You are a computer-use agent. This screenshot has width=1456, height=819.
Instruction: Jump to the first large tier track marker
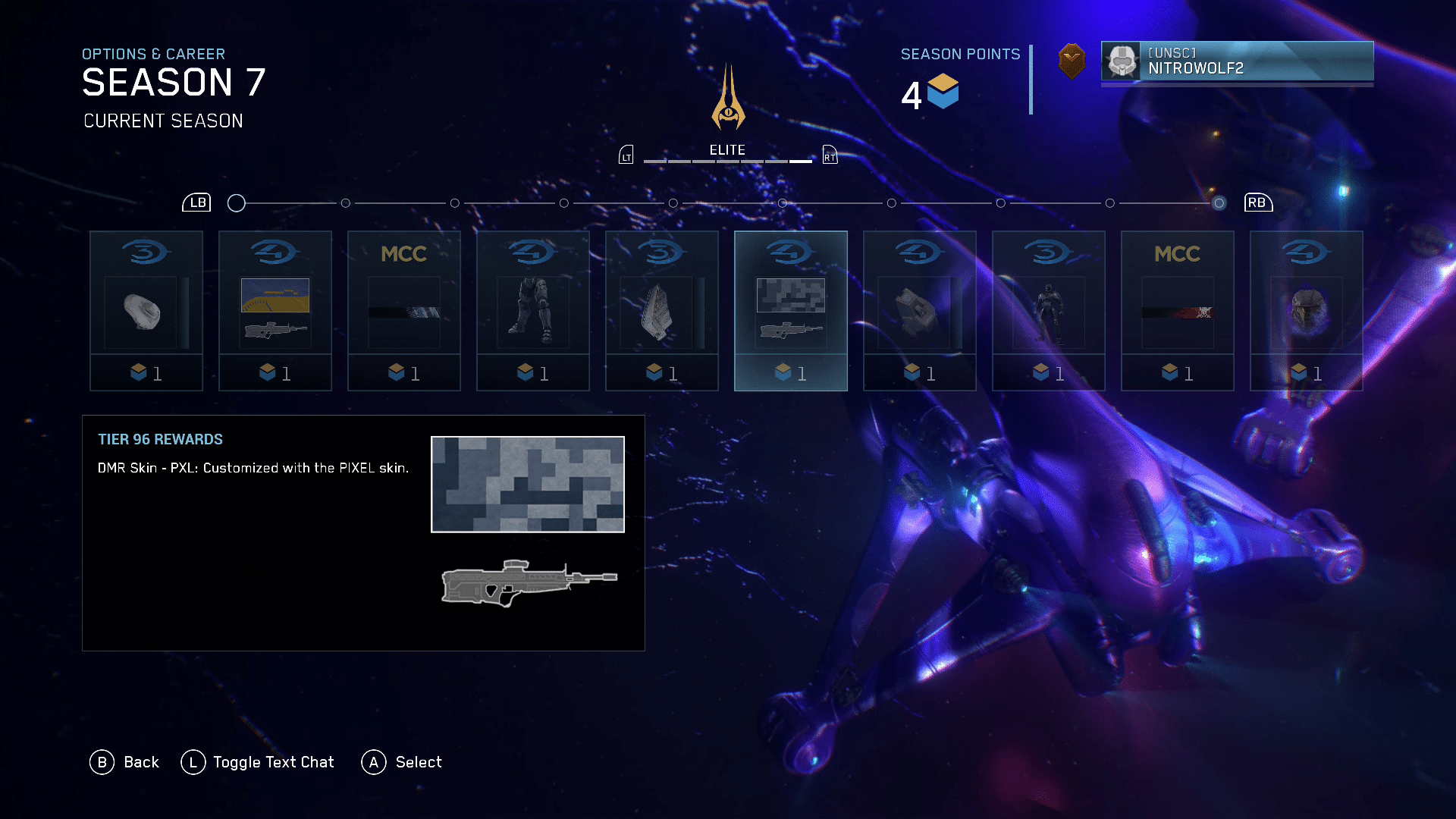click(237, 203)
